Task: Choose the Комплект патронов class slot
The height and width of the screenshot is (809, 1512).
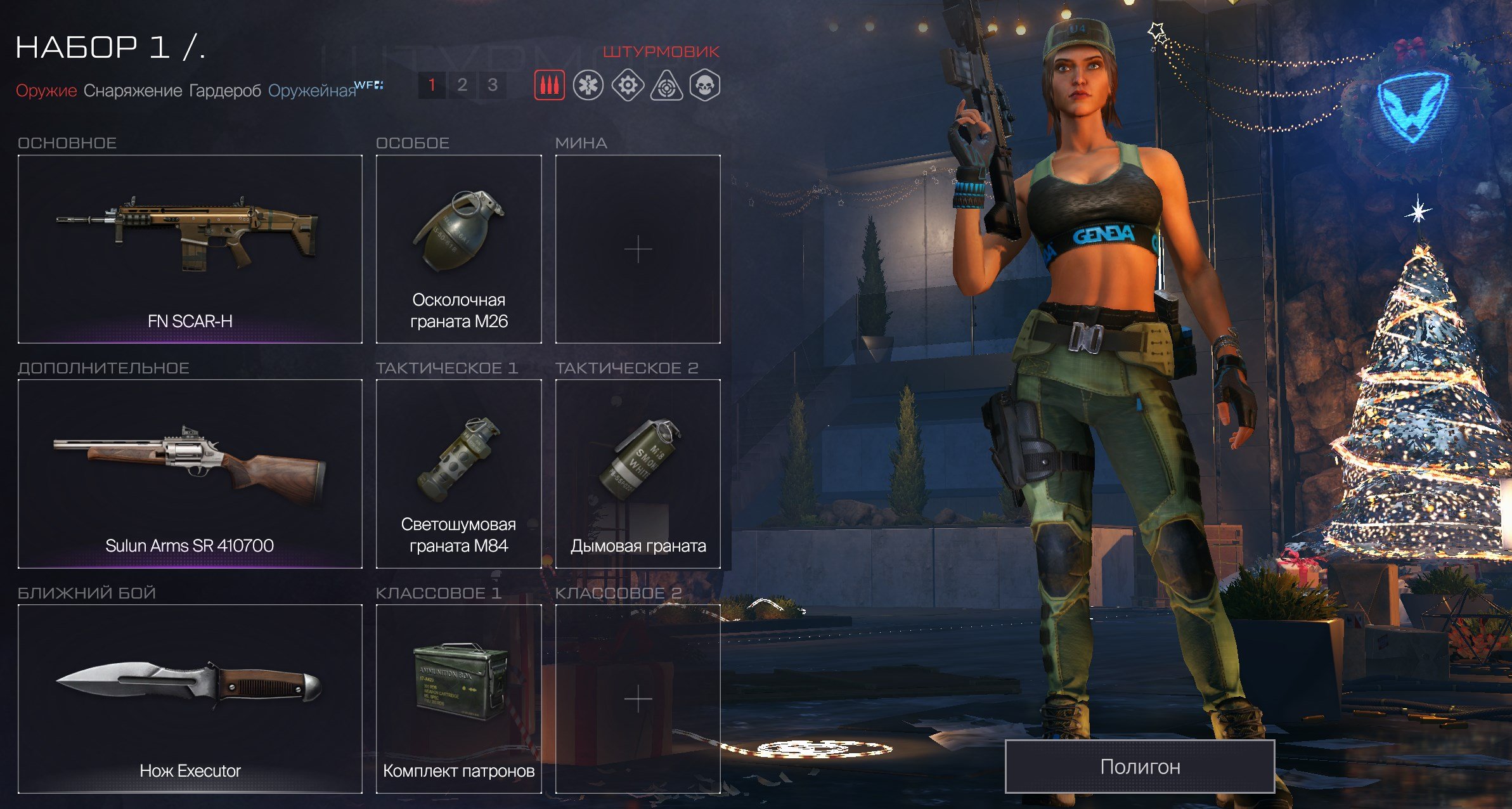Action: (459, 699)
